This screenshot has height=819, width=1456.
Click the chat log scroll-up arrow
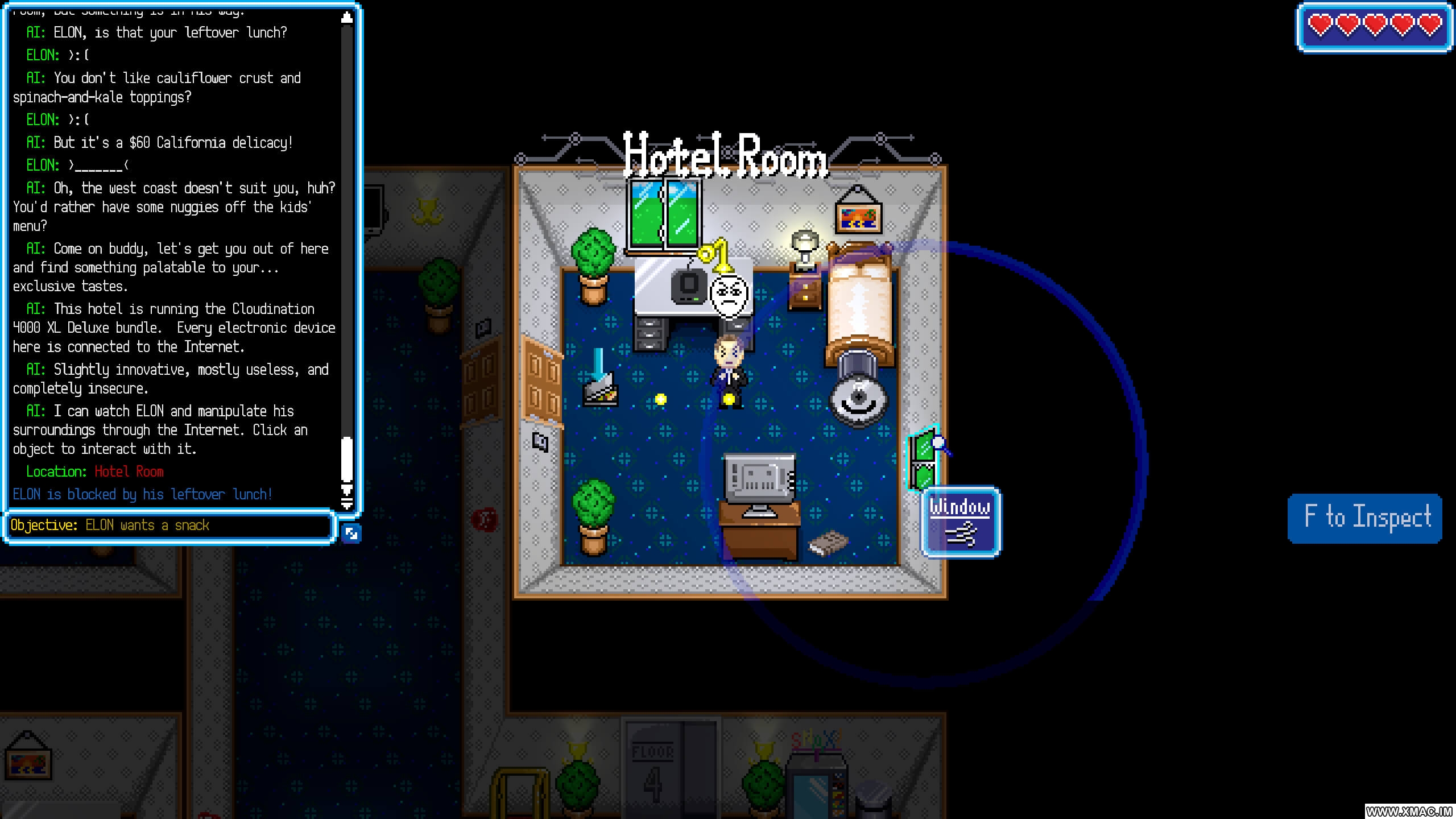346,18
